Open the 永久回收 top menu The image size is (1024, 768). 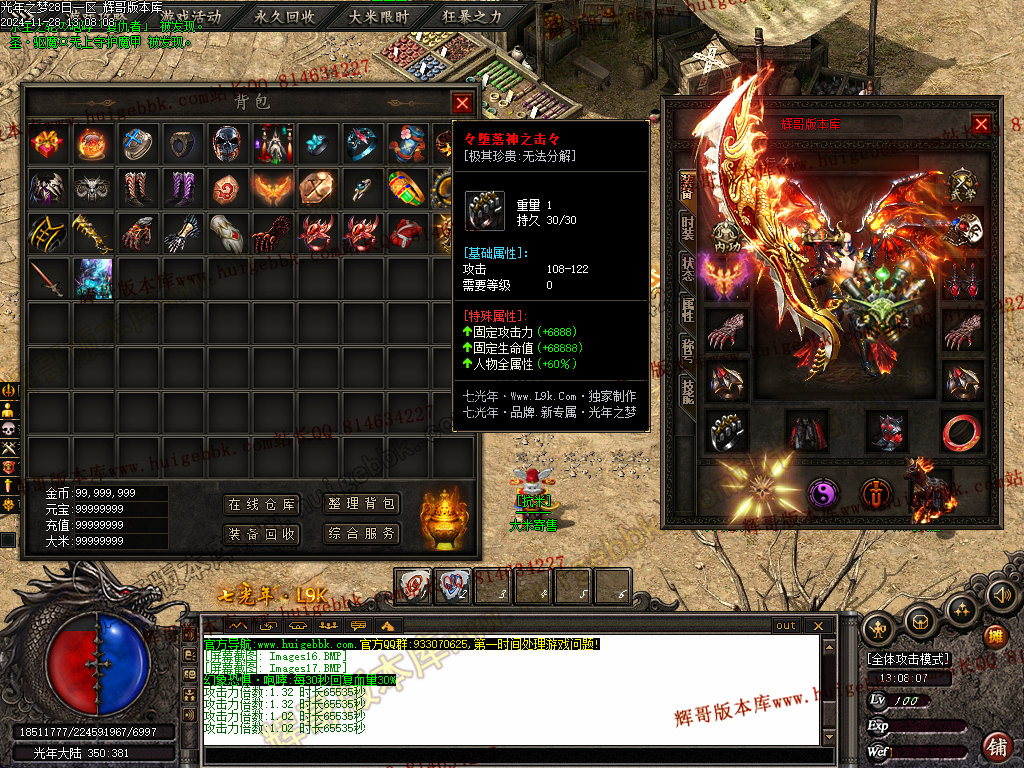pos(285,16)
